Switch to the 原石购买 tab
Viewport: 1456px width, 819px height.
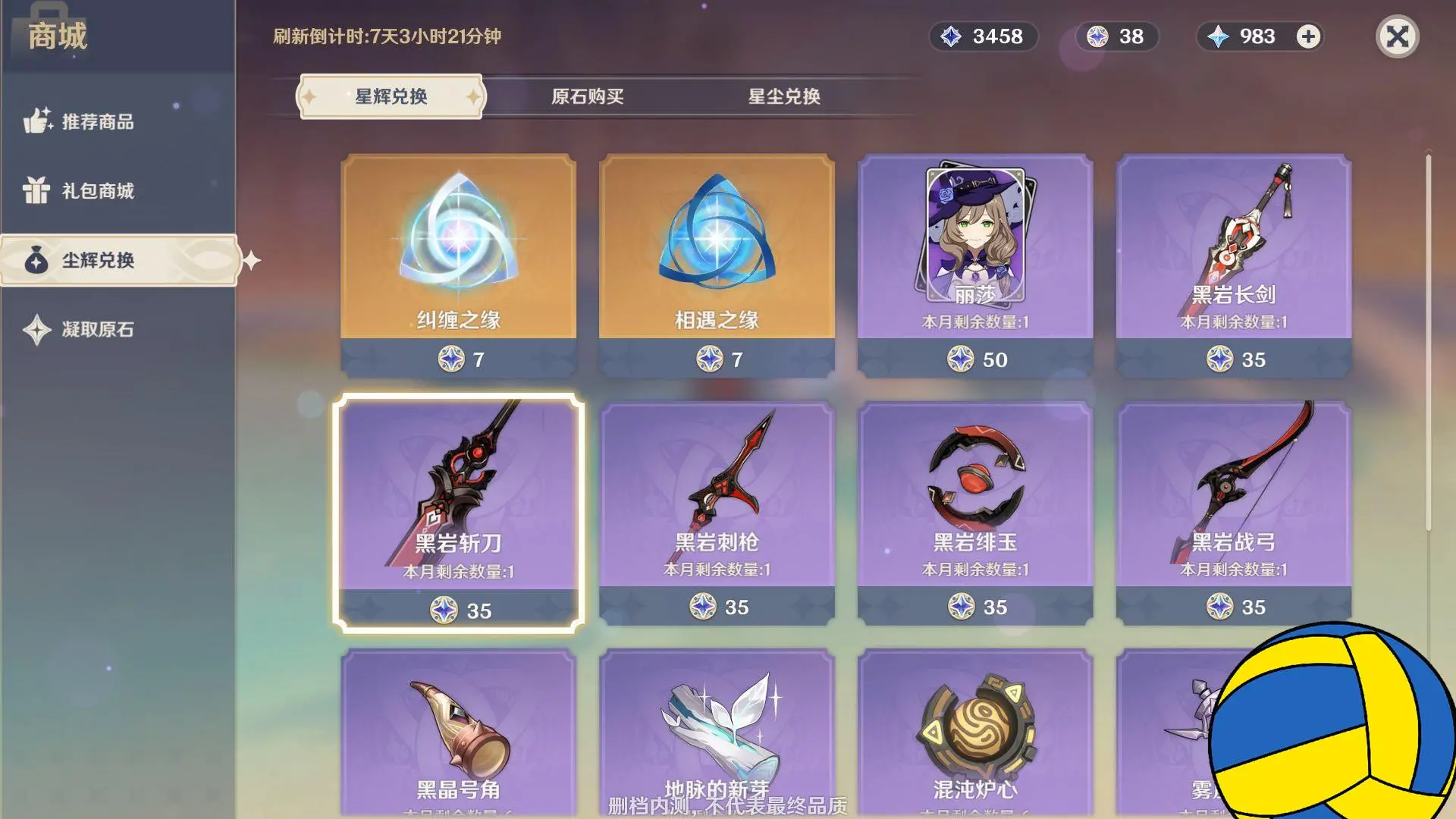pyautogui.click(x=587, y=96)
